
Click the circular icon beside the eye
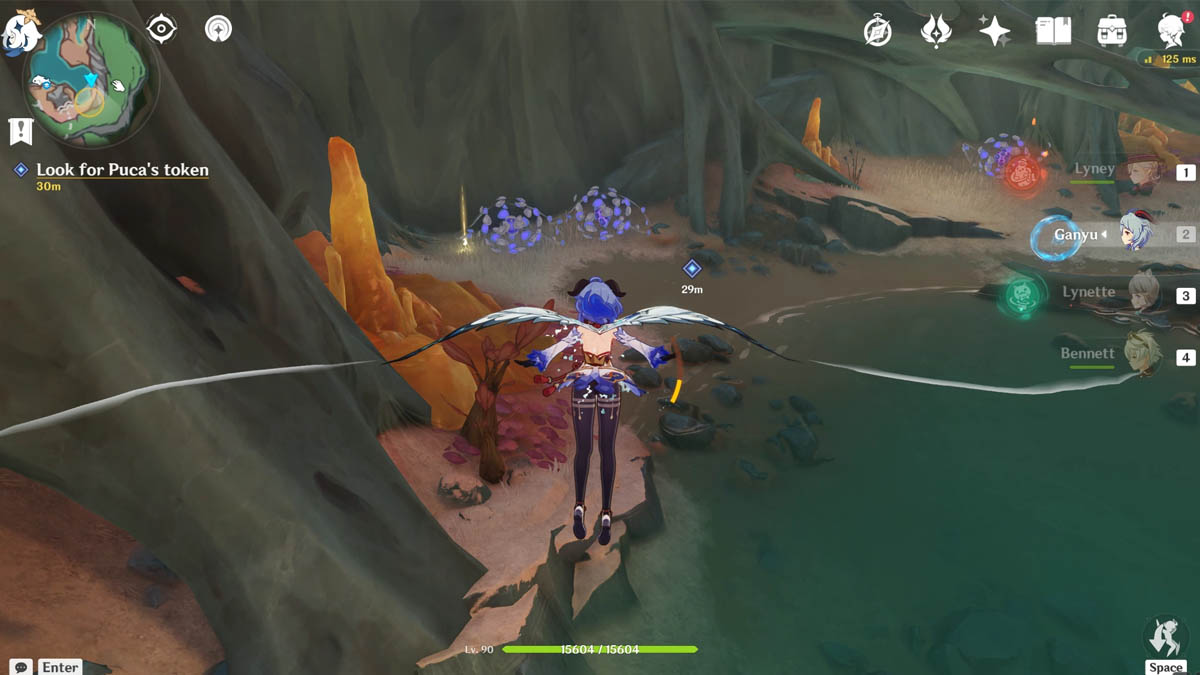point(218,29)
